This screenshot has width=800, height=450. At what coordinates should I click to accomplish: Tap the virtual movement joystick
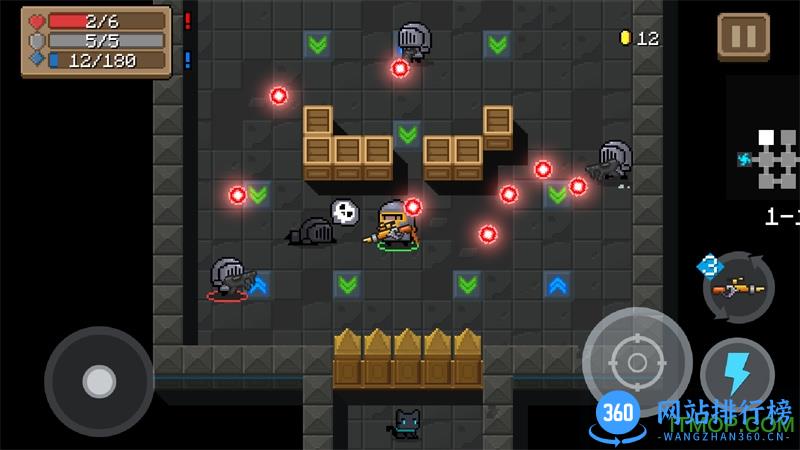click(98, 380)
